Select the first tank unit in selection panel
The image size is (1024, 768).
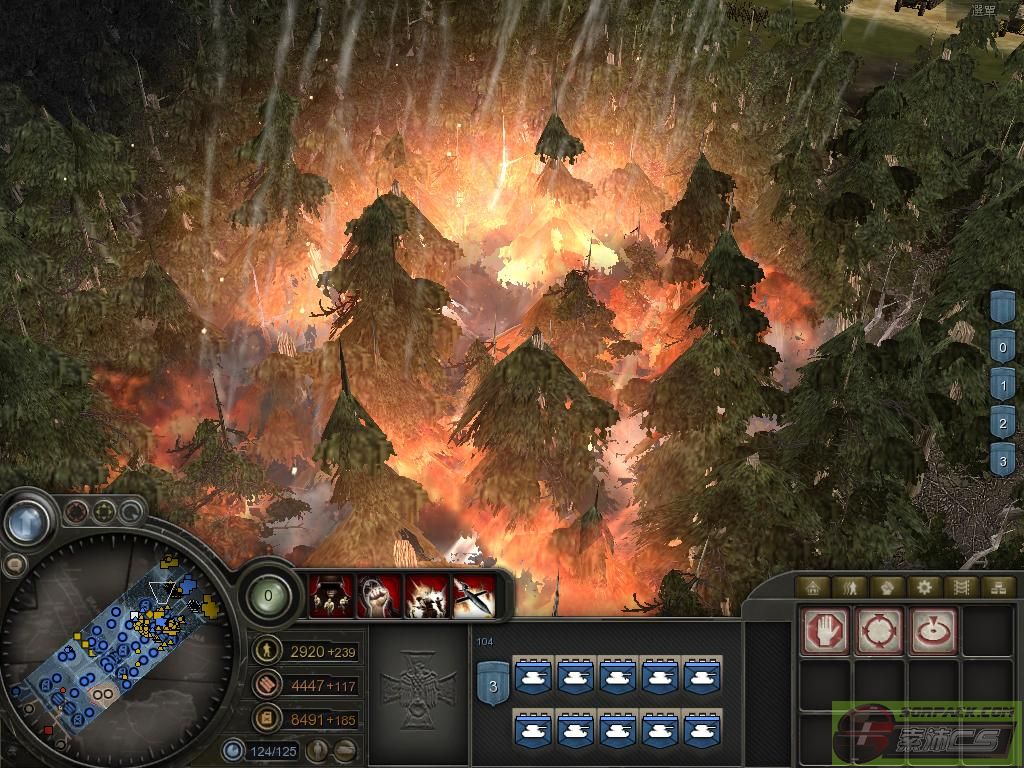pos(532,677)
